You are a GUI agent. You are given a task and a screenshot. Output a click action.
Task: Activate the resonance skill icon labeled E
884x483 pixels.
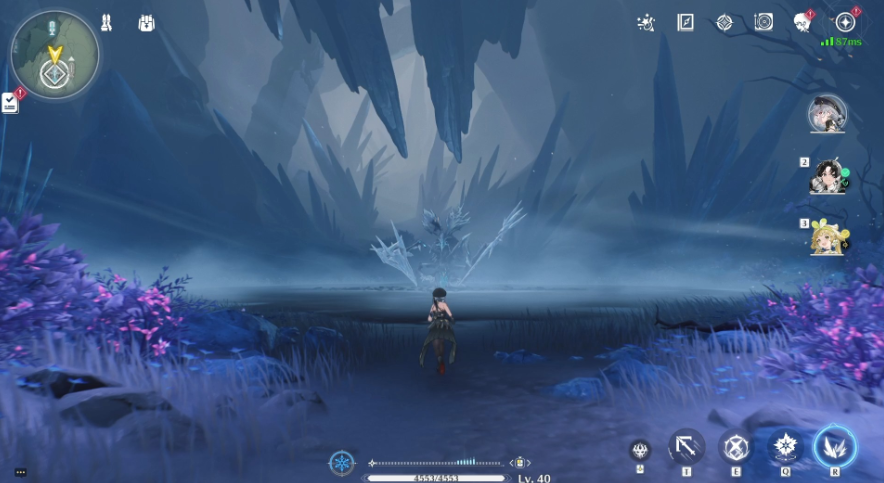click(736, 447)
